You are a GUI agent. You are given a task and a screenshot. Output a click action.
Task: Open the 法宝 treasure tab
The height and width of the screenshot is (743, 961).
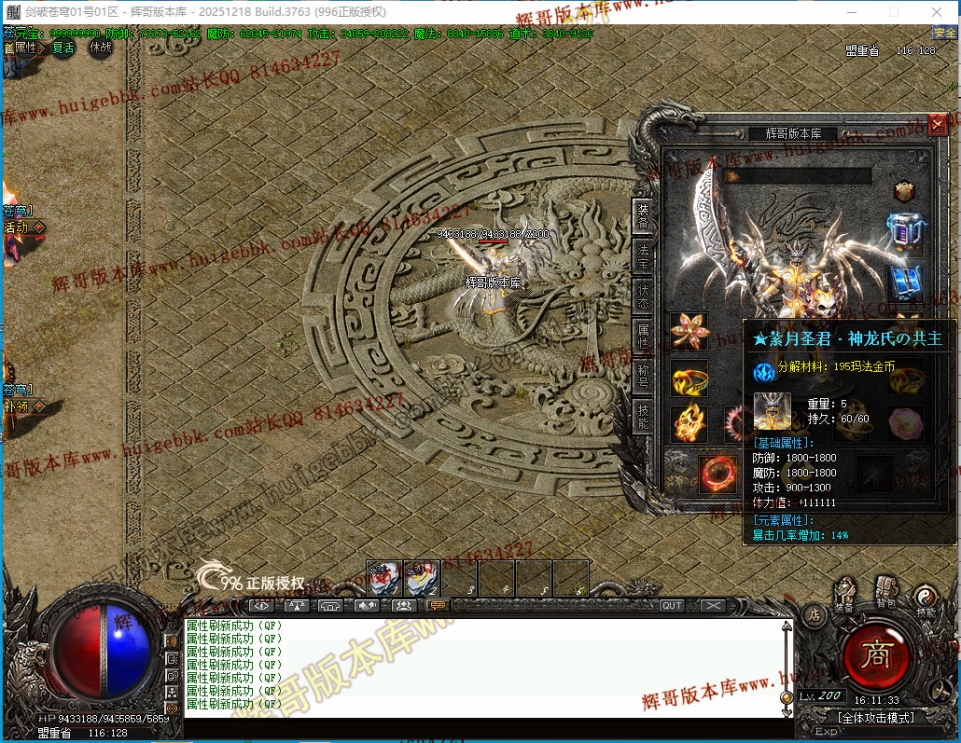tap(643, 255)
